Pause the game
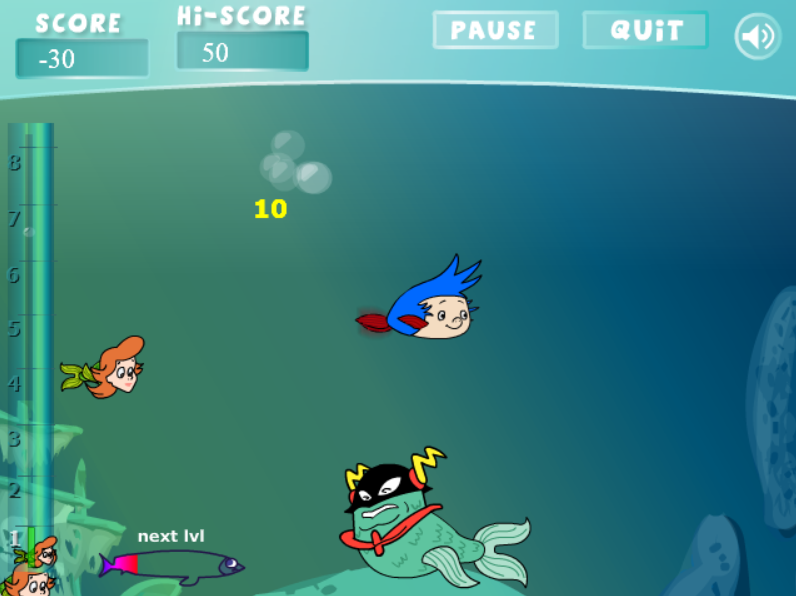This screenshot has height=596, width=796. [x=495, y=30]
